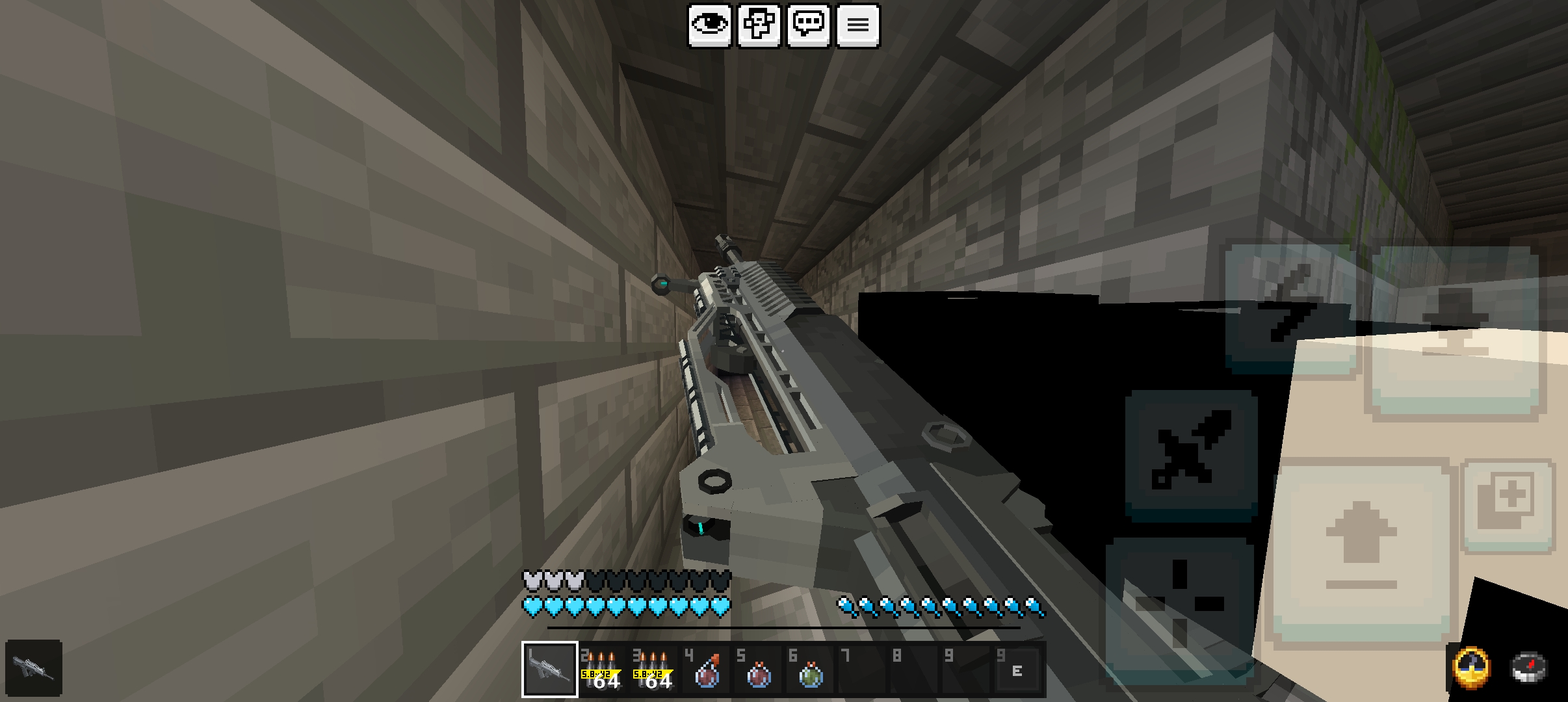Click the compass icon
The width and height of the screenshot is (1568, 702).
tap(1528, 668)
